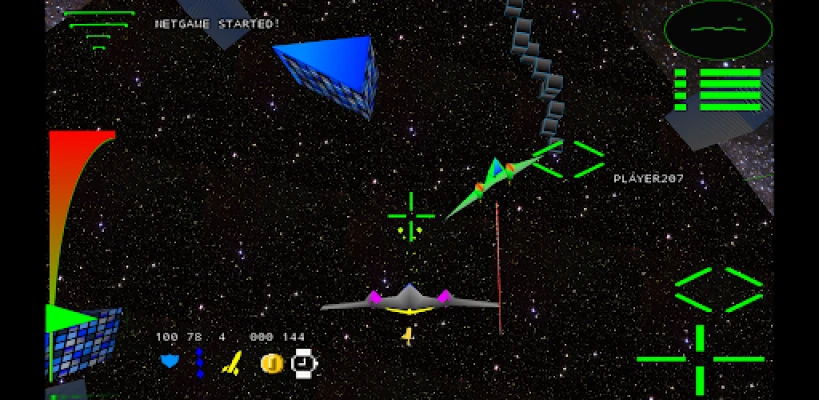Tap the green oval radar display
Screen dimensions: 819x400
pos(718,30)
